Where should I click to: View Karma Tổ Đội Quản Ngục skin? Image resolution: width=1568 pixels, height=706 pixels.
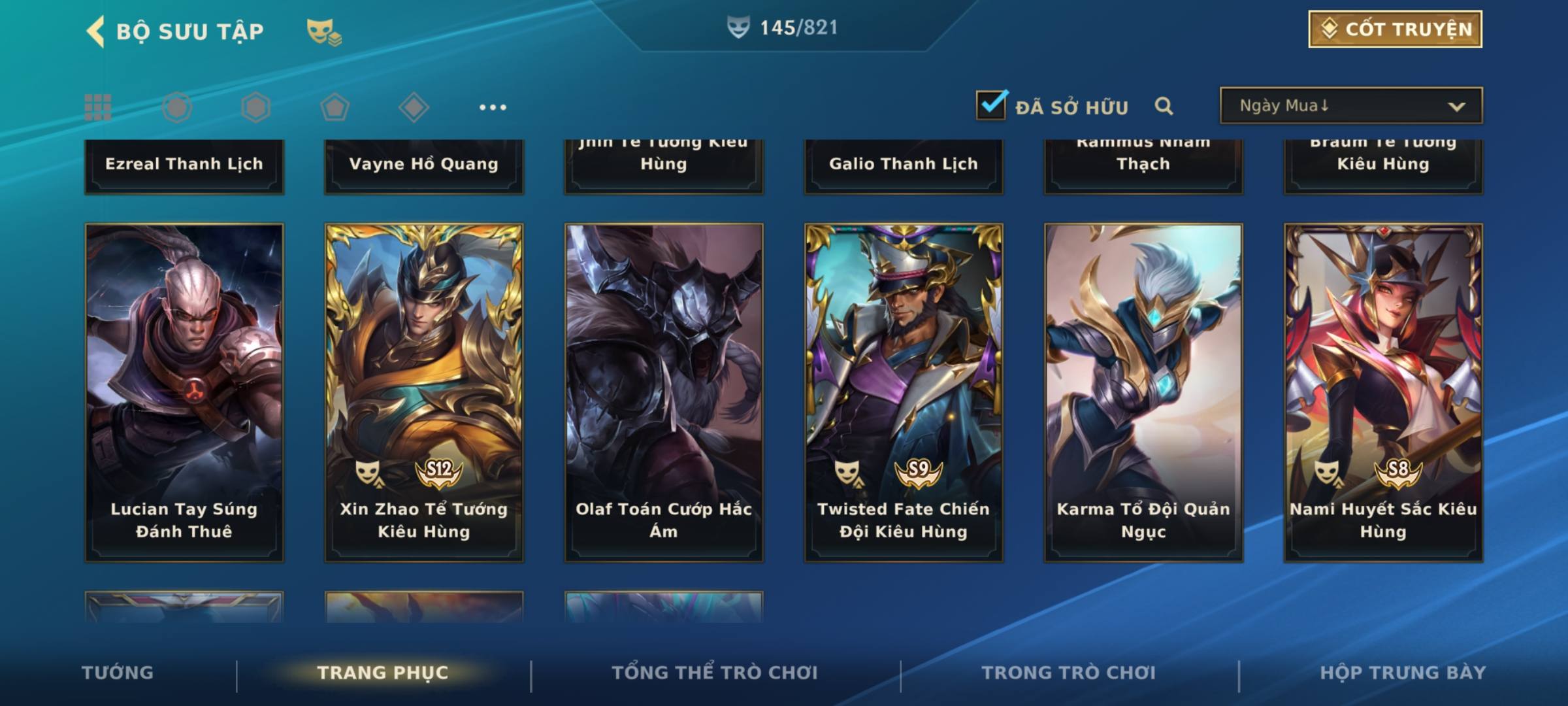click(x=1143, y=392)
